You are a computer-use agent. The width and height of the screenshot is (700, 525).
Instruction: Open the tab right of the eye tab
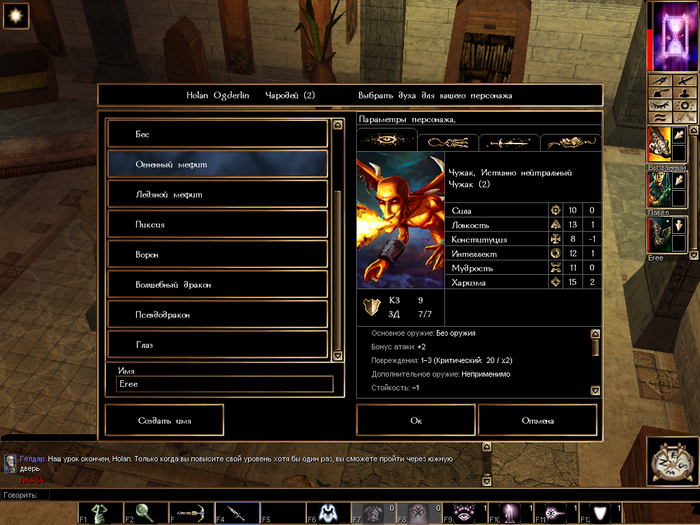tap(449, 142)
